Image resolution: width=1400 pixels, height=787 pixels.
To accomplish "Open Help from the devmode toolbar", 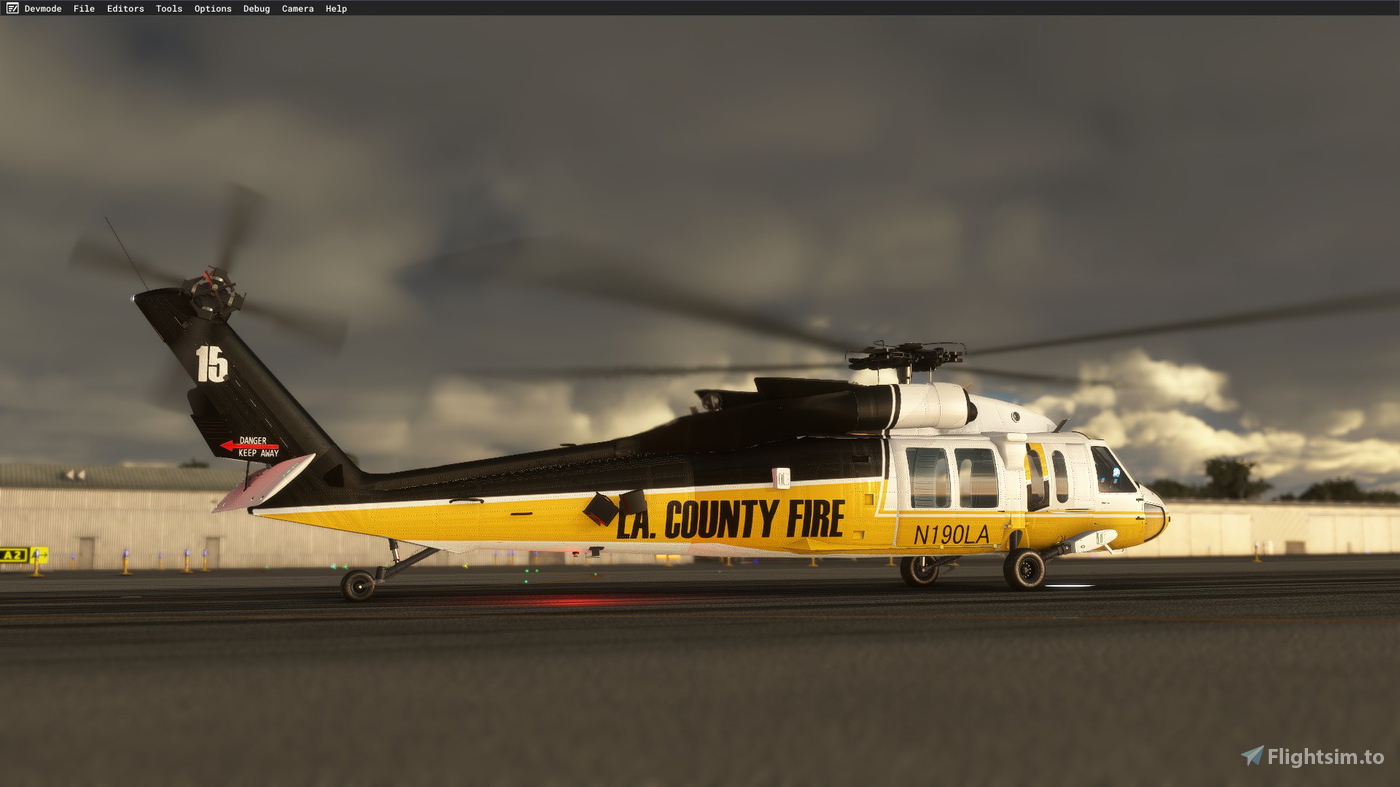I will point(335,8).
